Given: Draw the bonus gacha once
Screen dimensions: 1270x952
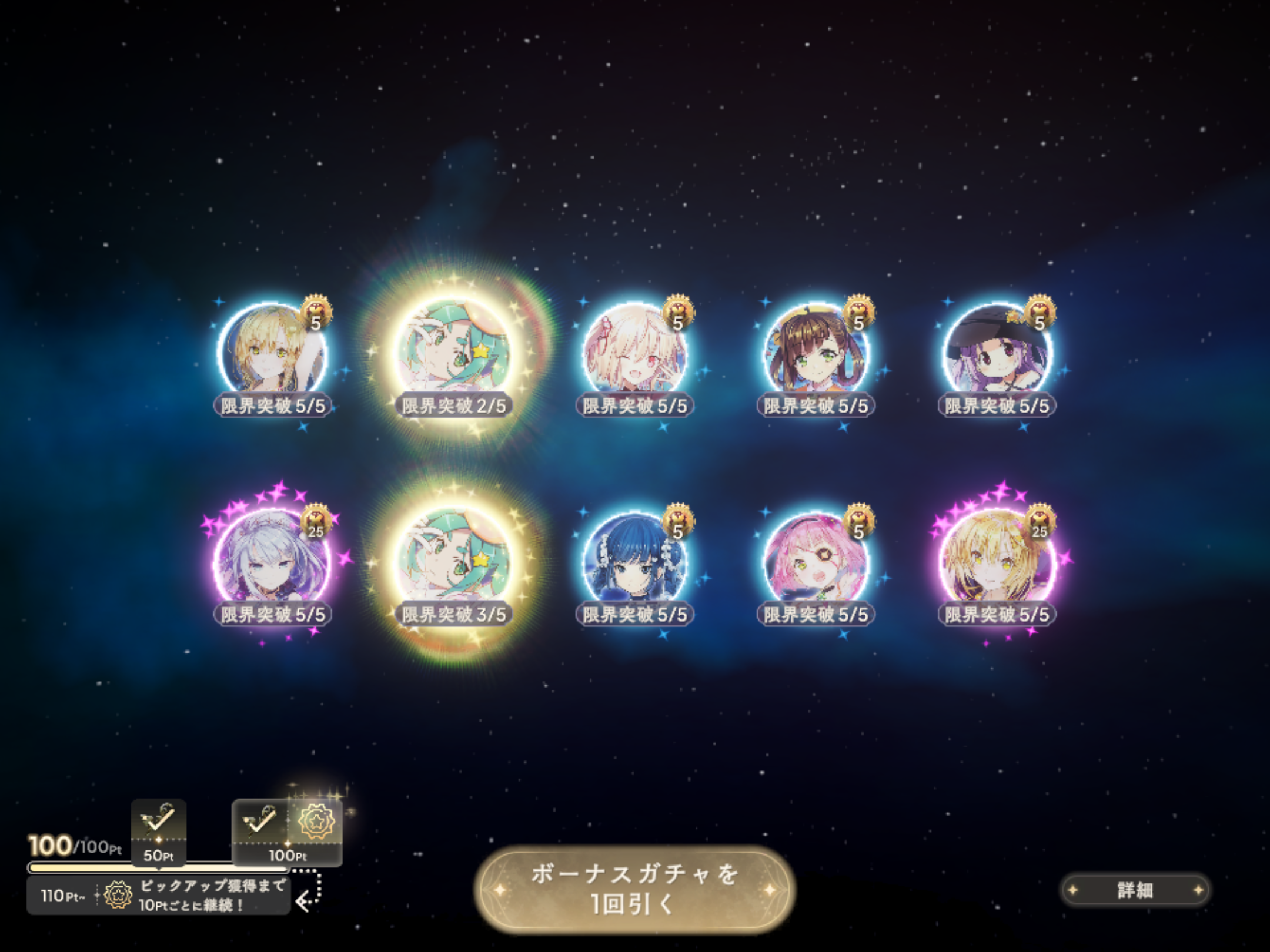Looking at the screenshot, I should 634,890.
